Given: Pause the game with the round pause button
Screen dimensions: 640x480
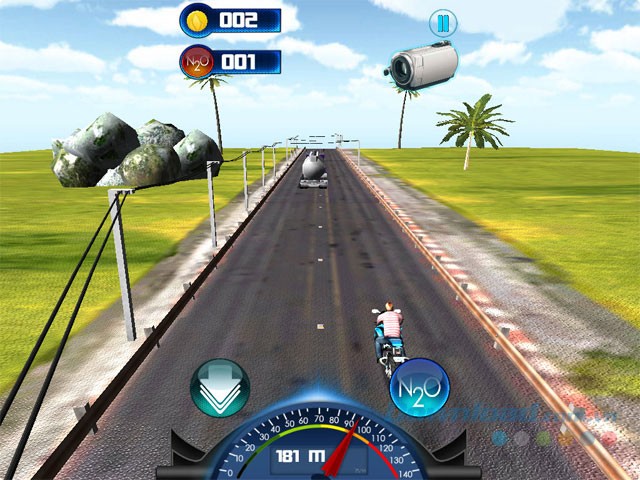Looking at the screenshot, I should [441, 22].
